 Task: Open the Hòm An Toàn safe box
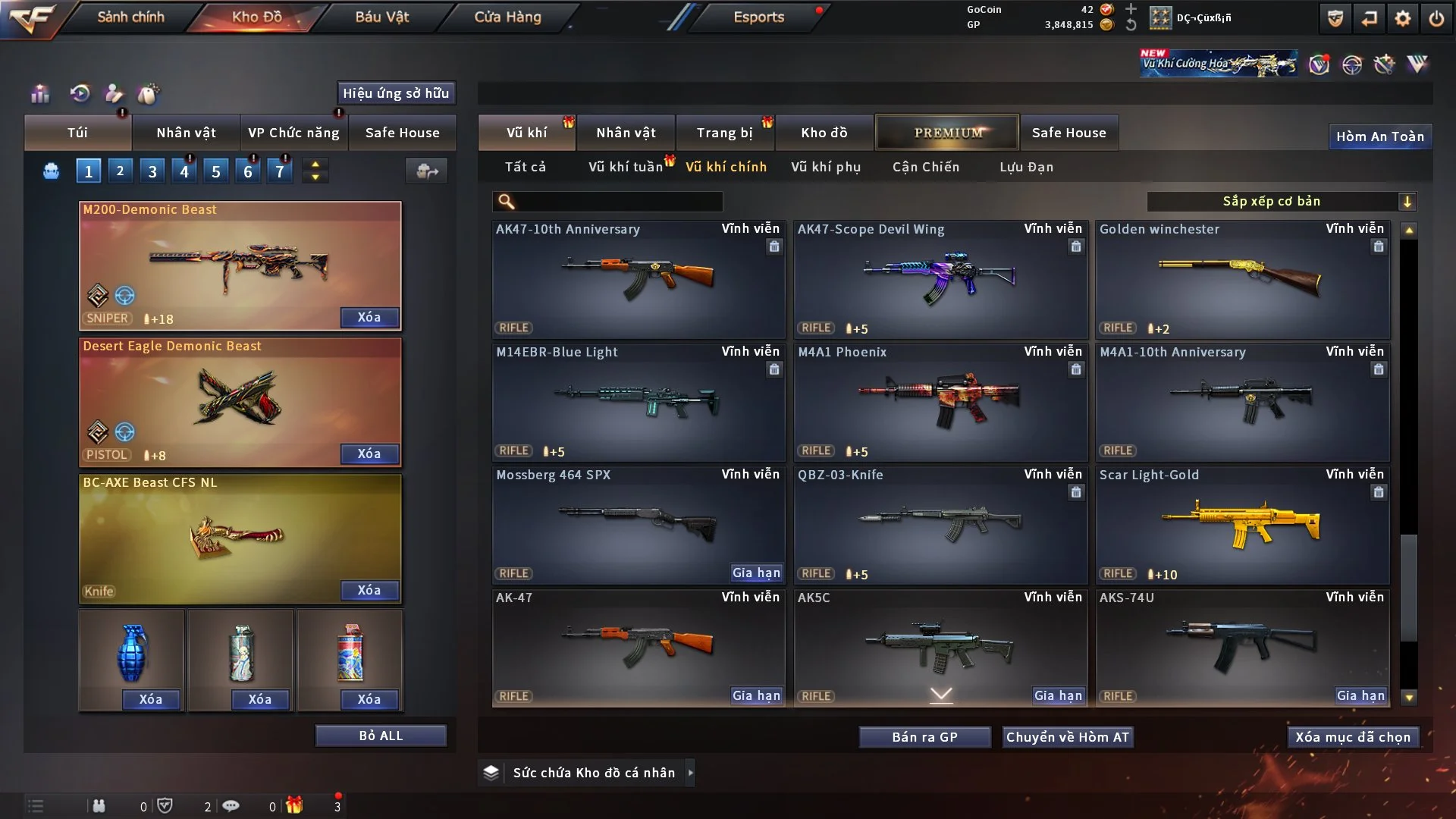pyautogui.click(x=1379, y=136)
